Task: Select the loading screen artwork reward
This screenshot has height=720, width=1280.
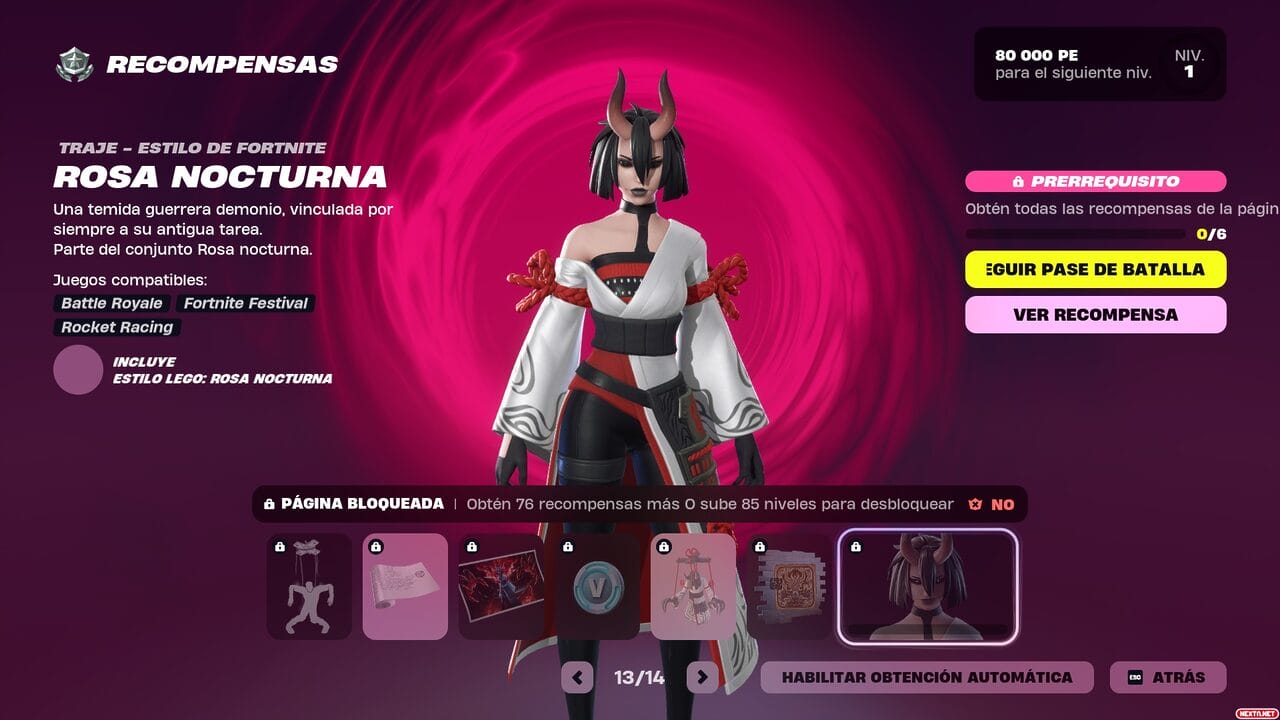Action: tap(501, 586)
